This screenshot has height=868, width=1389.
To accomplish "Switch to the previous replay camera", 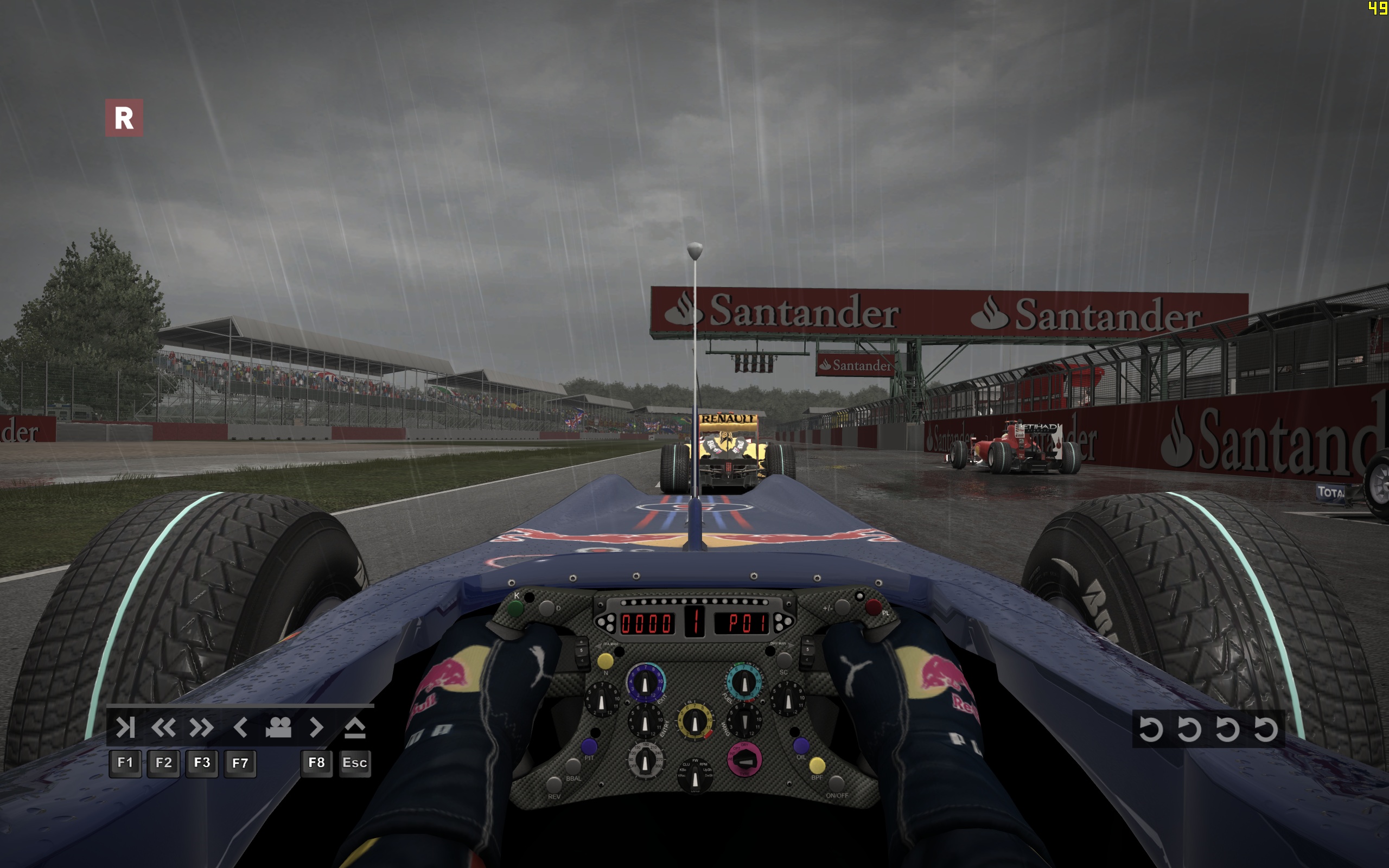I will [x=240, y=727].
